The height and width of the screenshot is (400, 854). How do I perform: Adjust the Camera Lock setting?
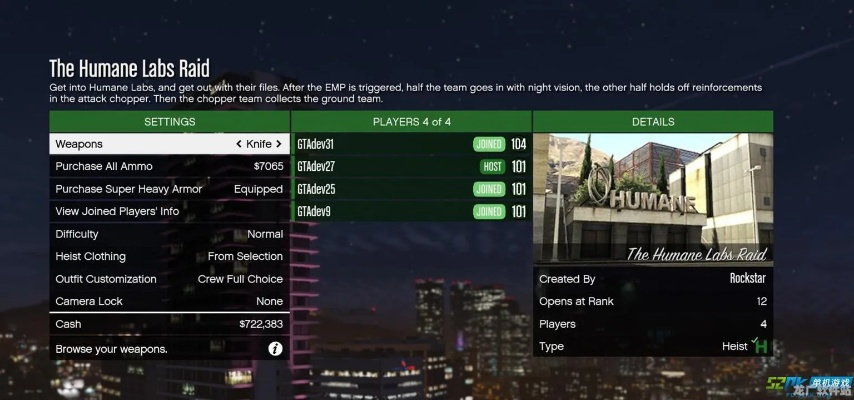pyautogui.click(x=169, y=301)
